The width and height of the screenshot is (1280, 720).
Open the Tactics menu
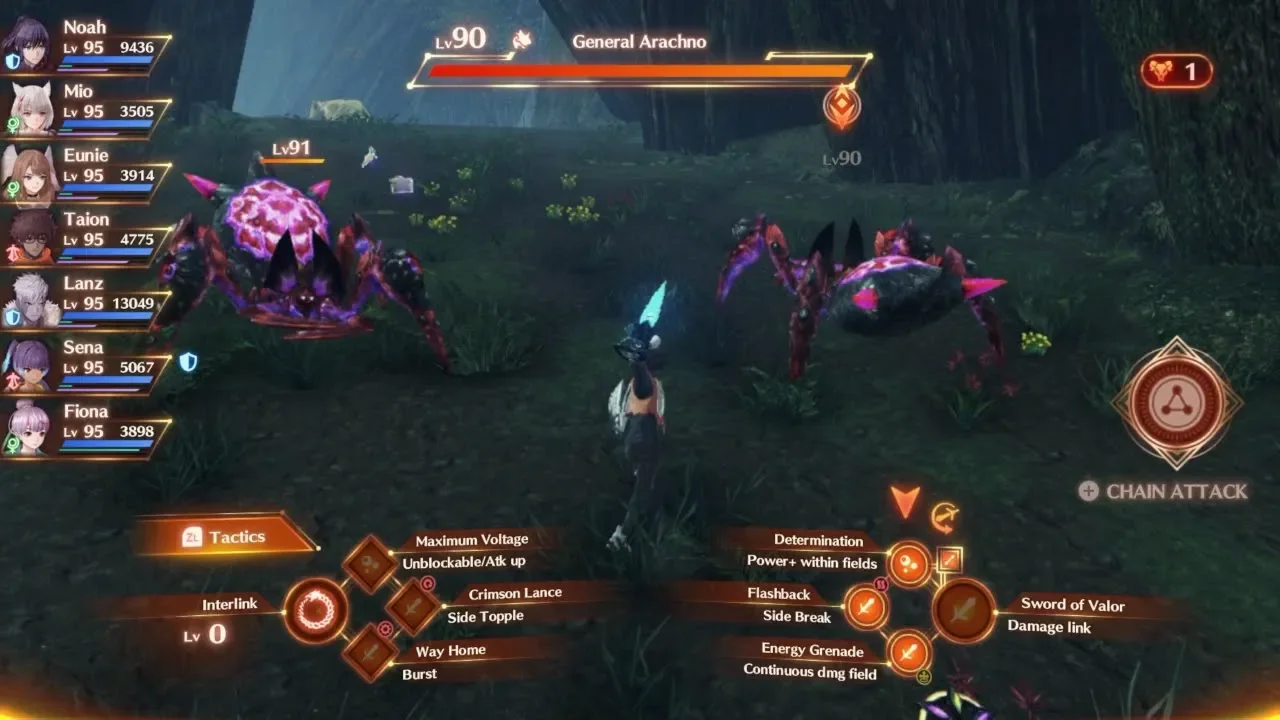point(225,537)
